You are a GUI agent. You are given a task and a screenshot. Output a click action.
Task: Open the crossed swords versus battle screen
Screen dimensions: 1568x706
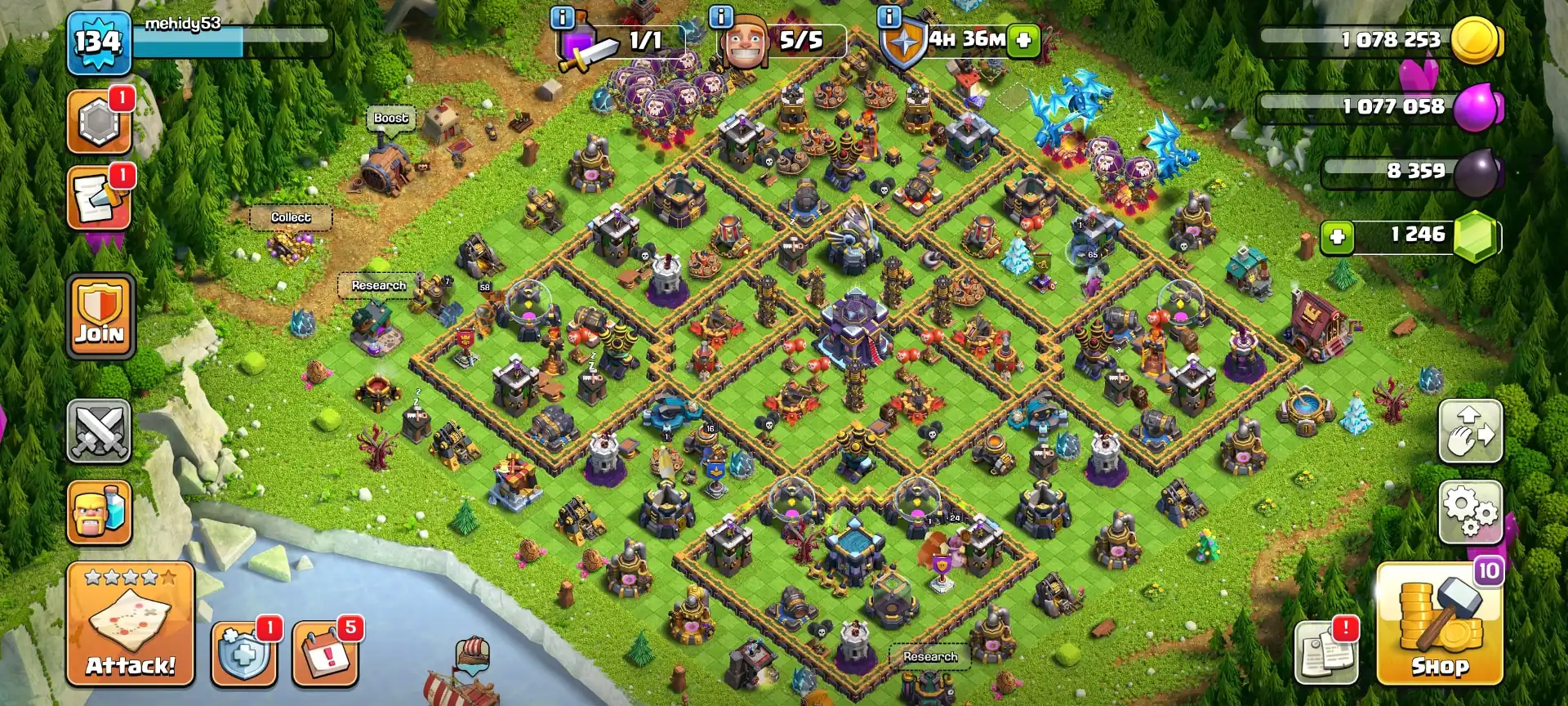(x=98, y=431)
